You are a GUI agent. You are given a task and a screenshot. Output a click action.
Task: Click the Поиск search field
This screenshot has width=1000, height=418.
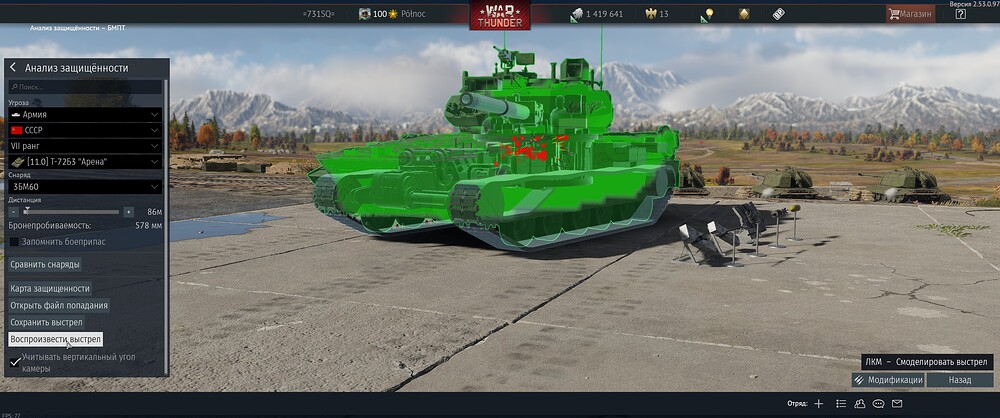tap(85, 87)
